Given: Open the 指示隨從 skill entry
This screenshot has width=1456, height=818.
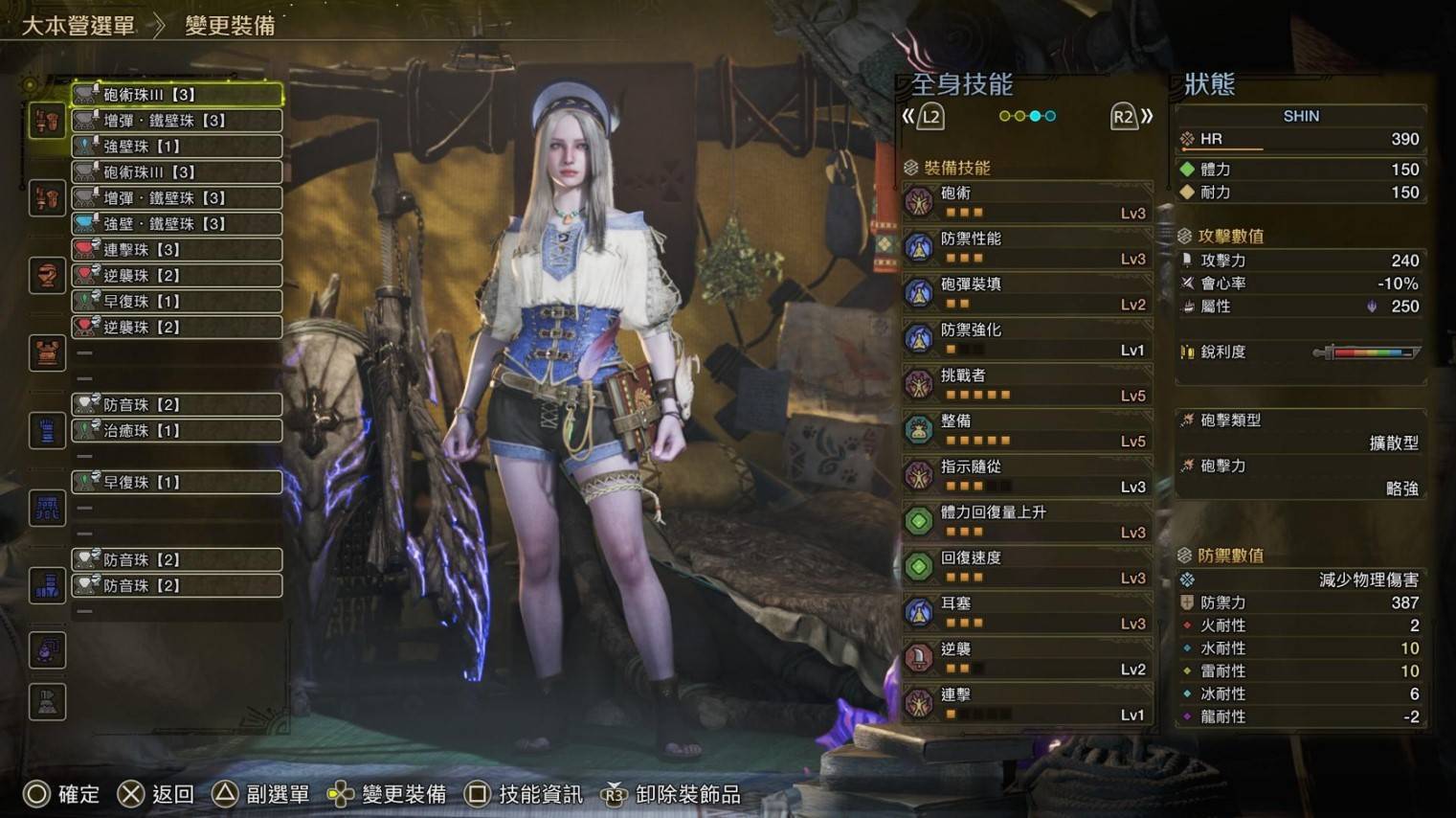Looking at the screenshot, I should tap(1026, 476).
